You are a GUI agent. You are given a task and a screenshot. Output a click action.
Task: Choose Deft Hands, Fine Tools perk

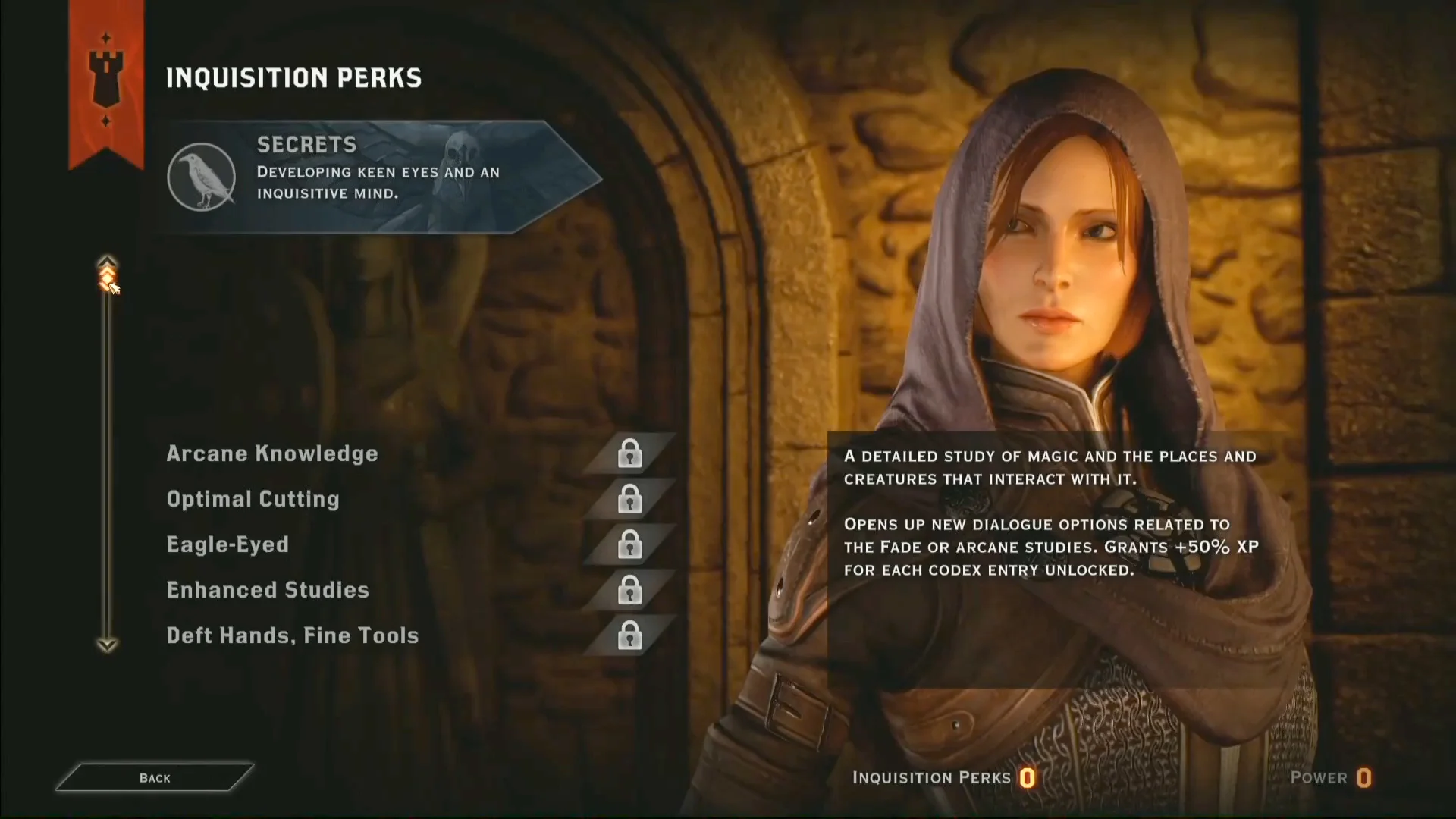(x=293, y=635)
